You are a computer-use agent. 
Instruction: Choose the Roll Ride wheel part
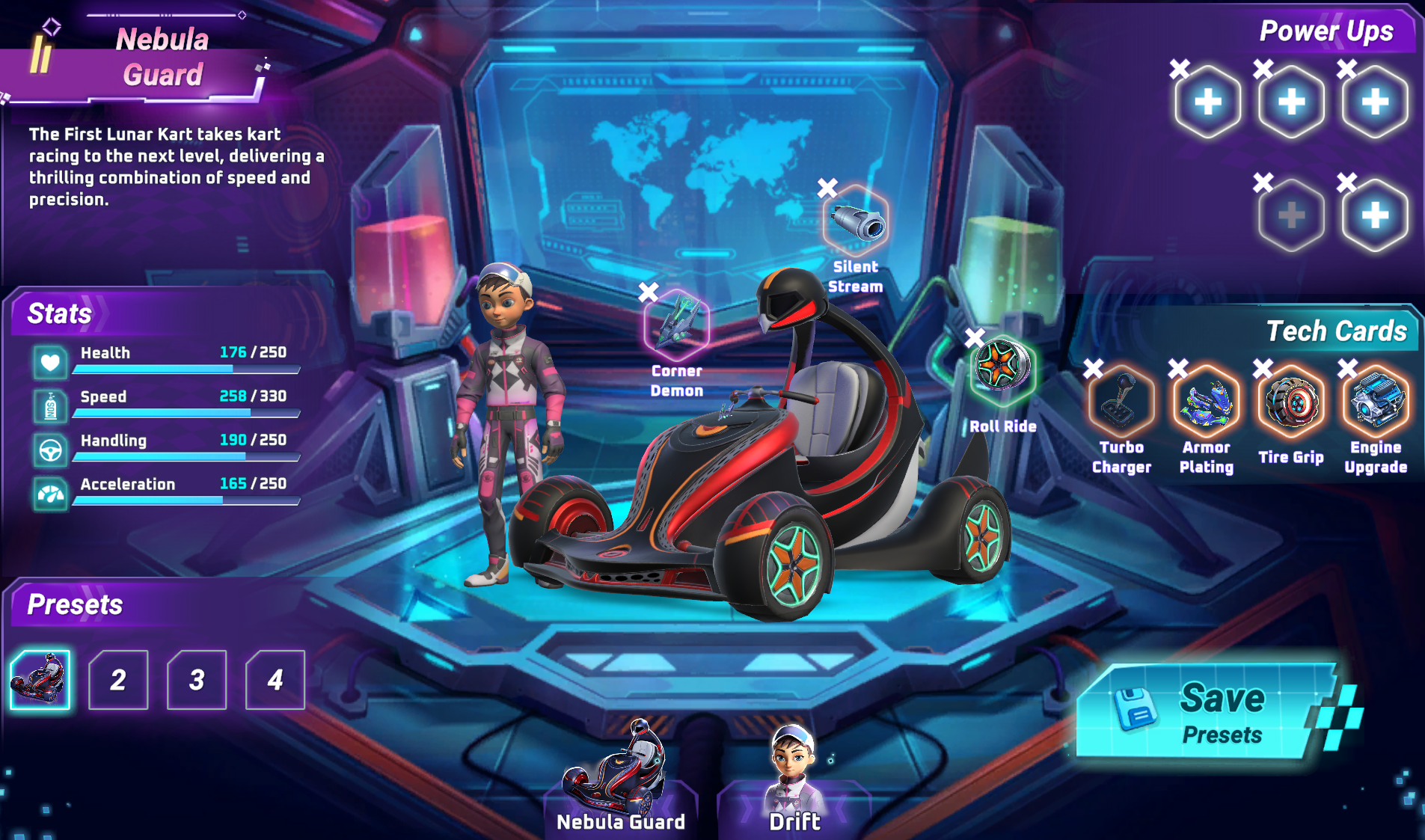click(x=1002, y=368)
